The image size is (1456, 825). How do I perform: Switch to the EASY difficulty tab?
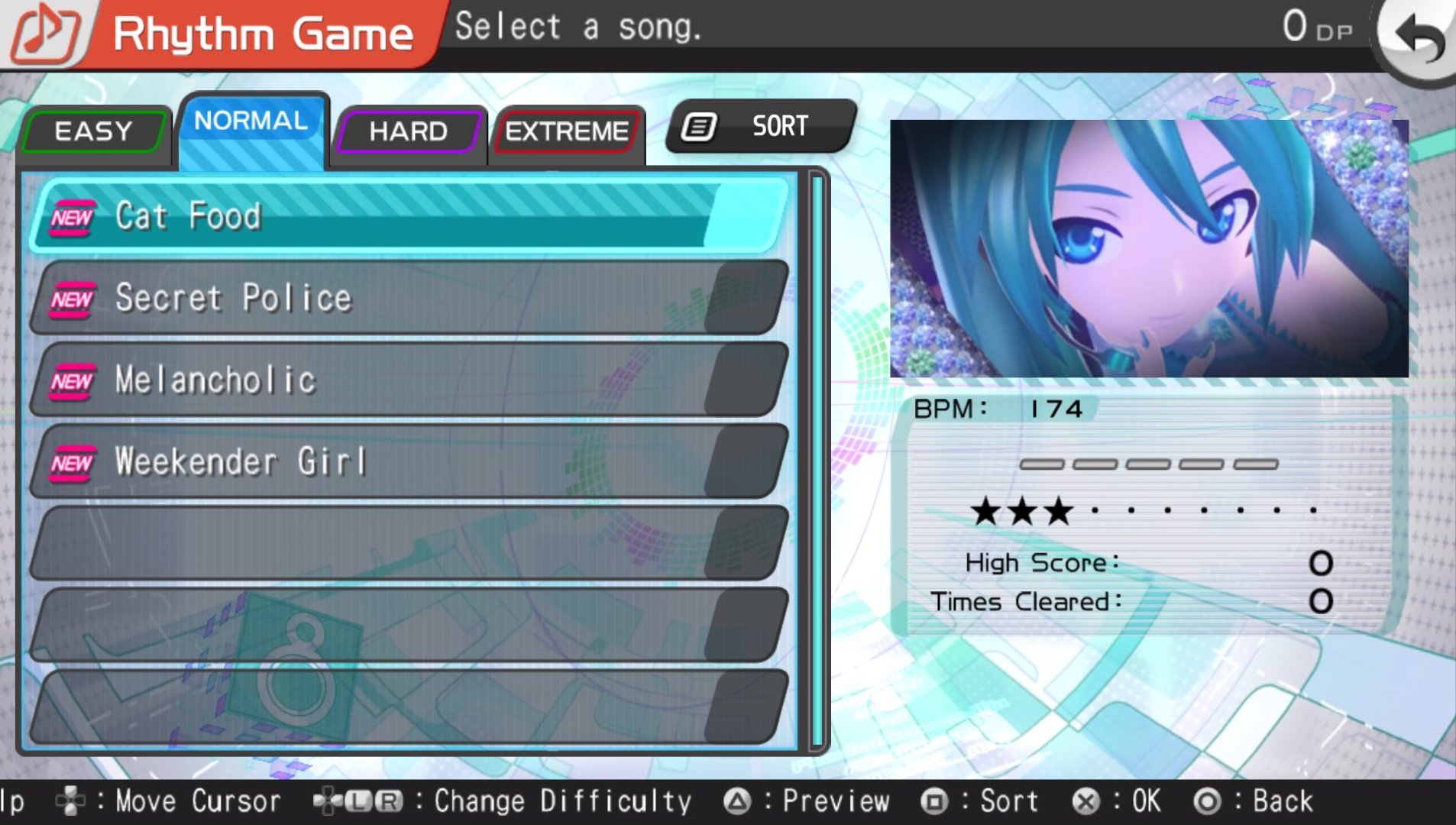(94, 131)
